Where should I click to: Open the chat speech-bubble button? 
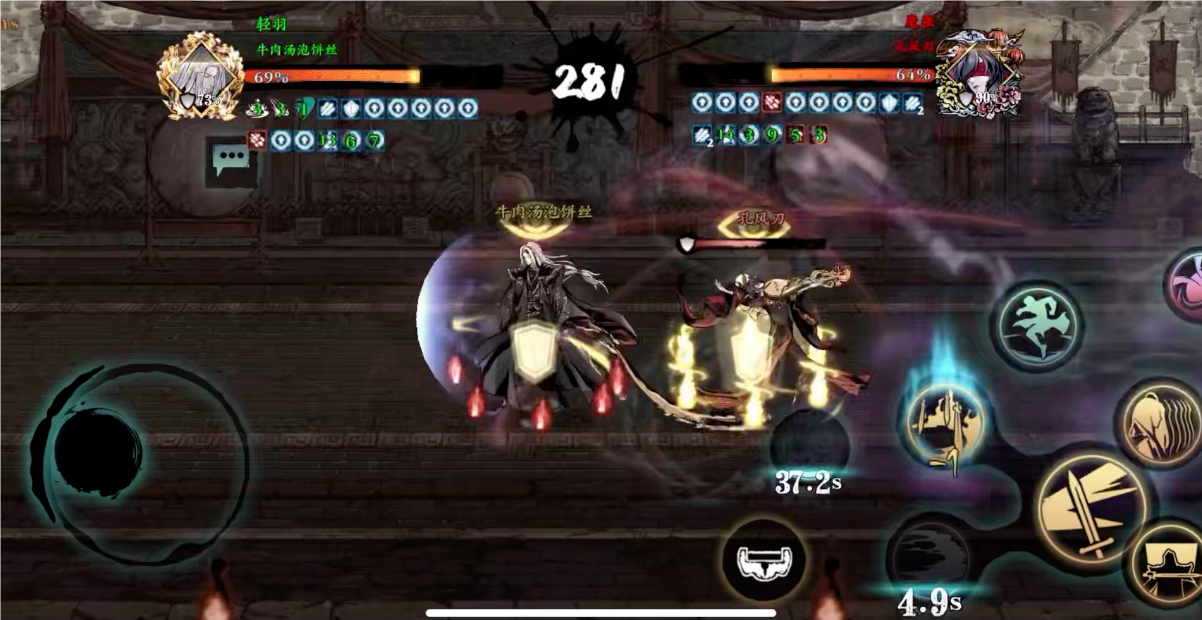231,159
